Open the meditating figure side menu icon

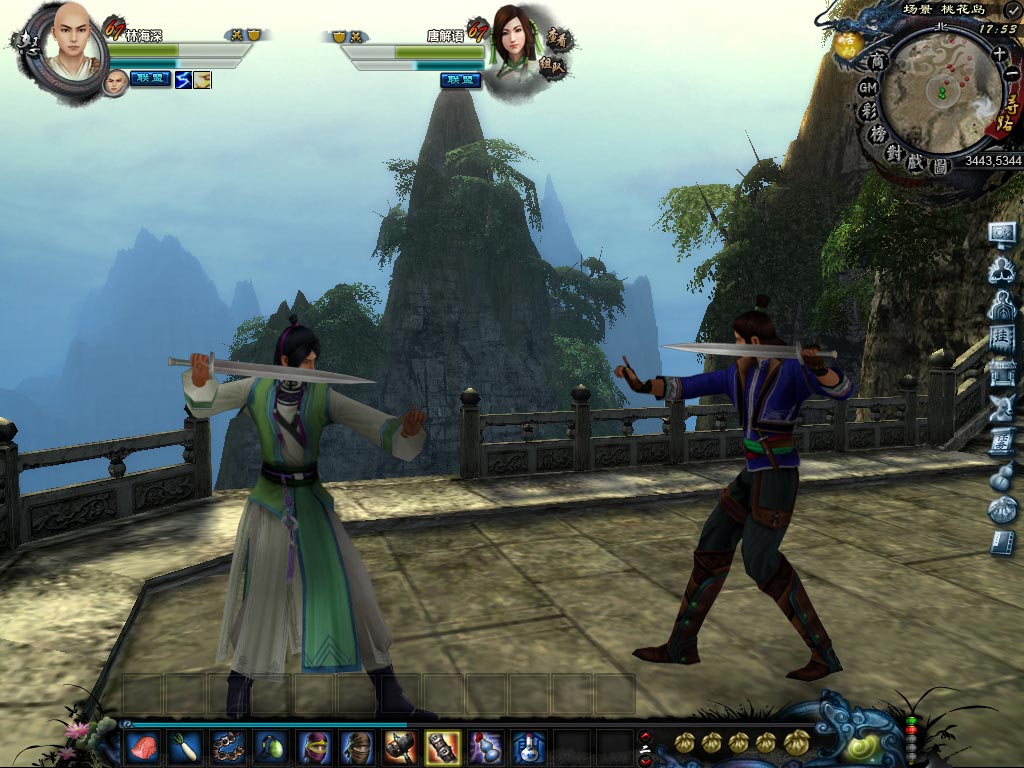tap(1001, 269)
